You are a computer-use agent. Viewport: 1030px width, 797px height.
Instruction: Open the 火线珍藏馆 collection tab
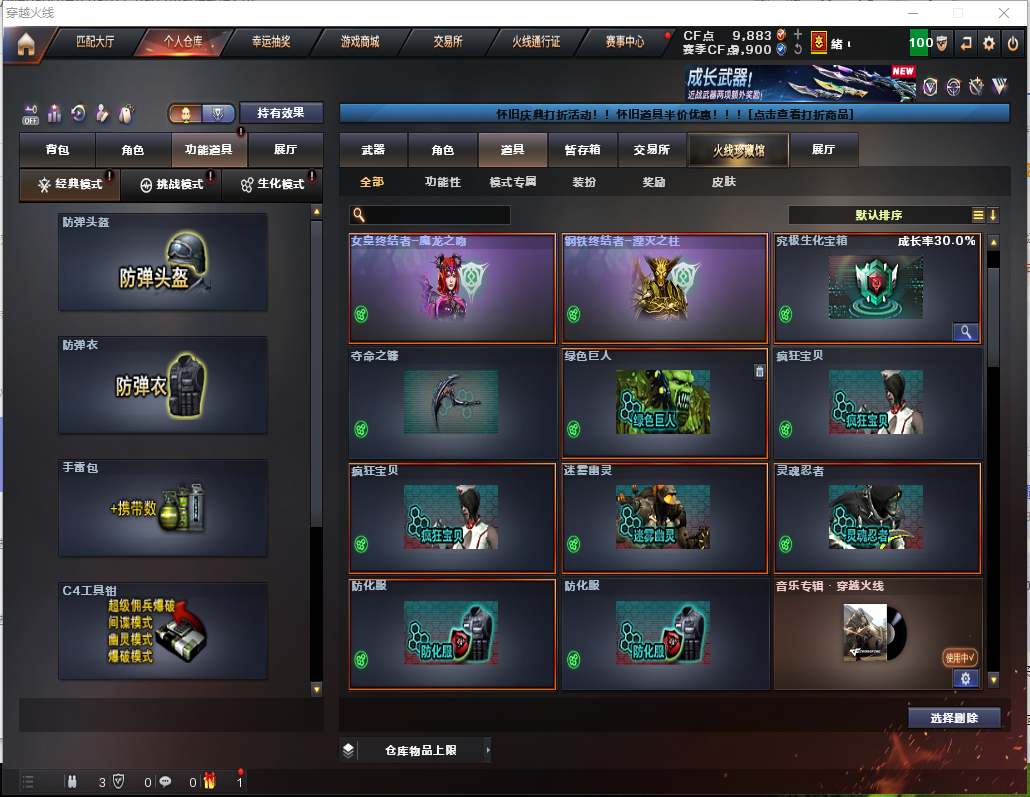pos(738,150)
